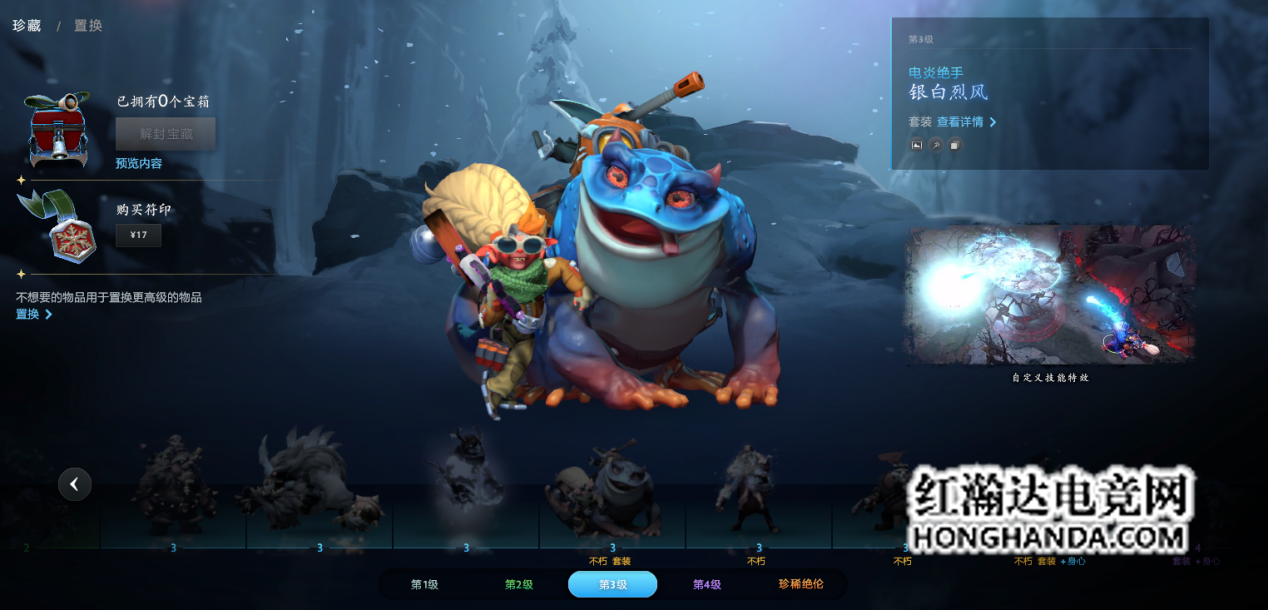Switch to the 珍藏 tab
The image size is (1268, 610).
pyautogui.click(x=27, y=25)
